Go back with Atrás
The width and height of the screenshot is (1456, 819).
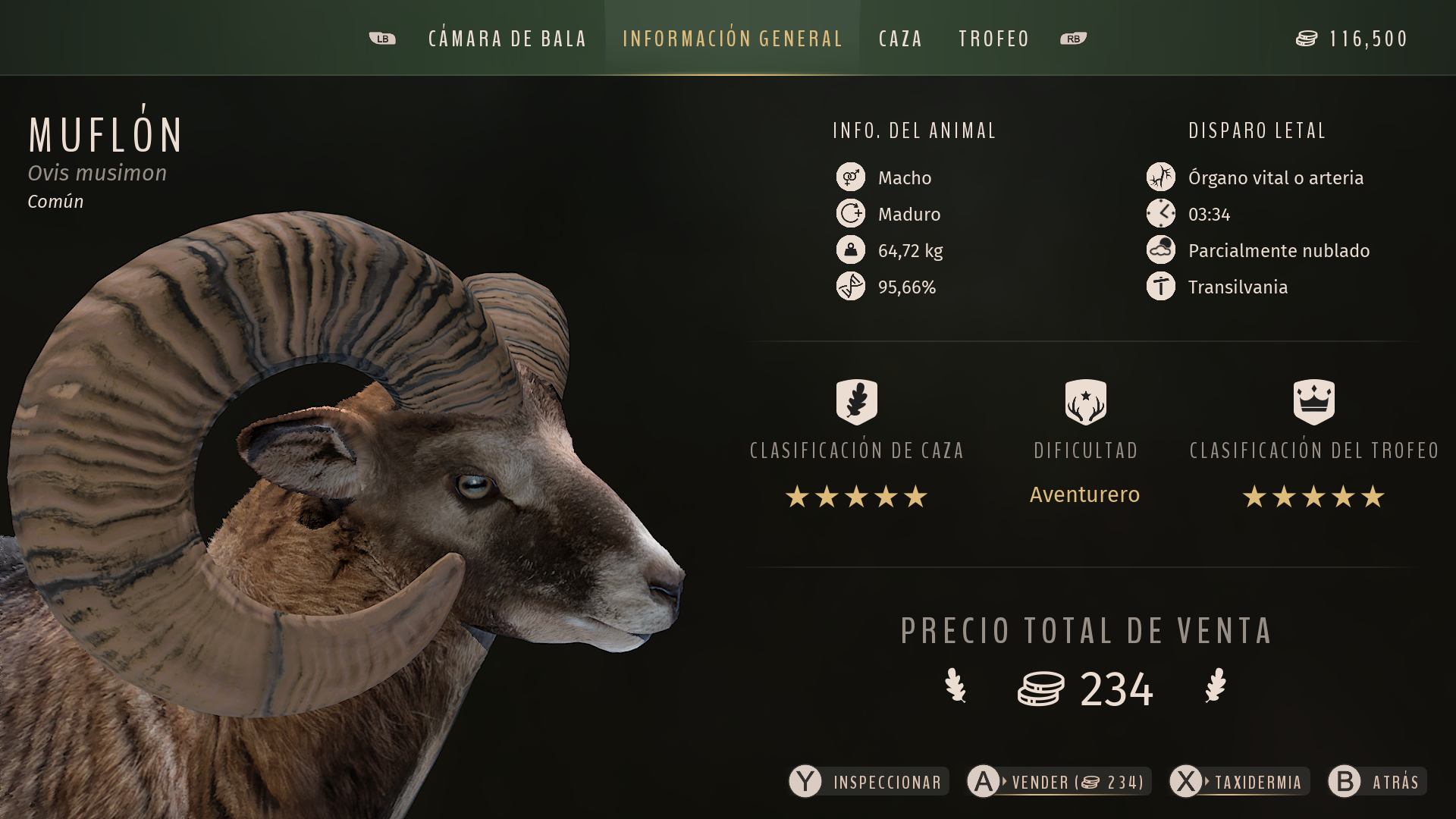1377,782
